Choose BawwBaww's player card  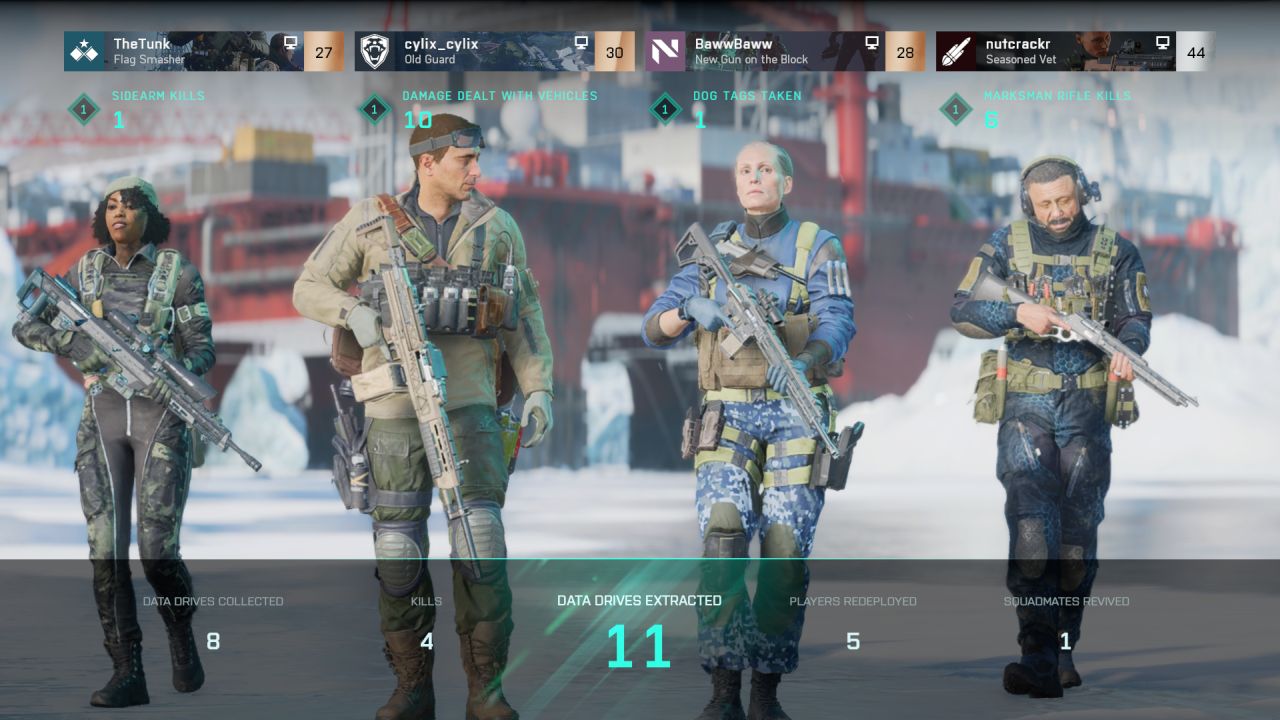click(x=785, y=51)
